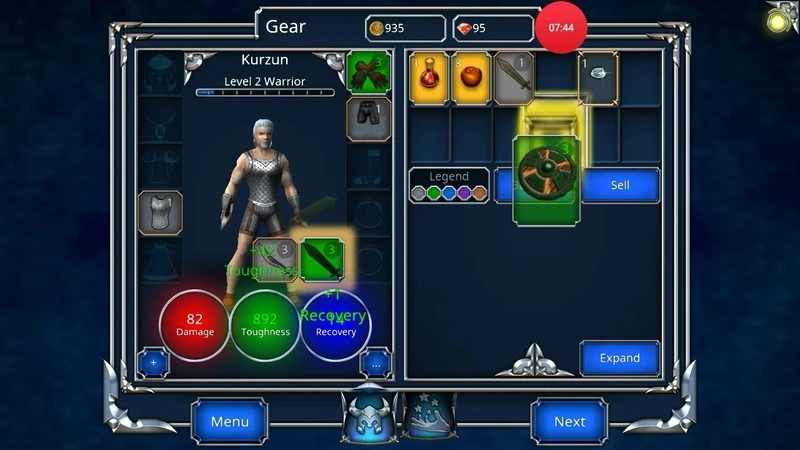The width and height of the screenshot is (800, 450).
Task: Go to Next screen
Action: 569,421
